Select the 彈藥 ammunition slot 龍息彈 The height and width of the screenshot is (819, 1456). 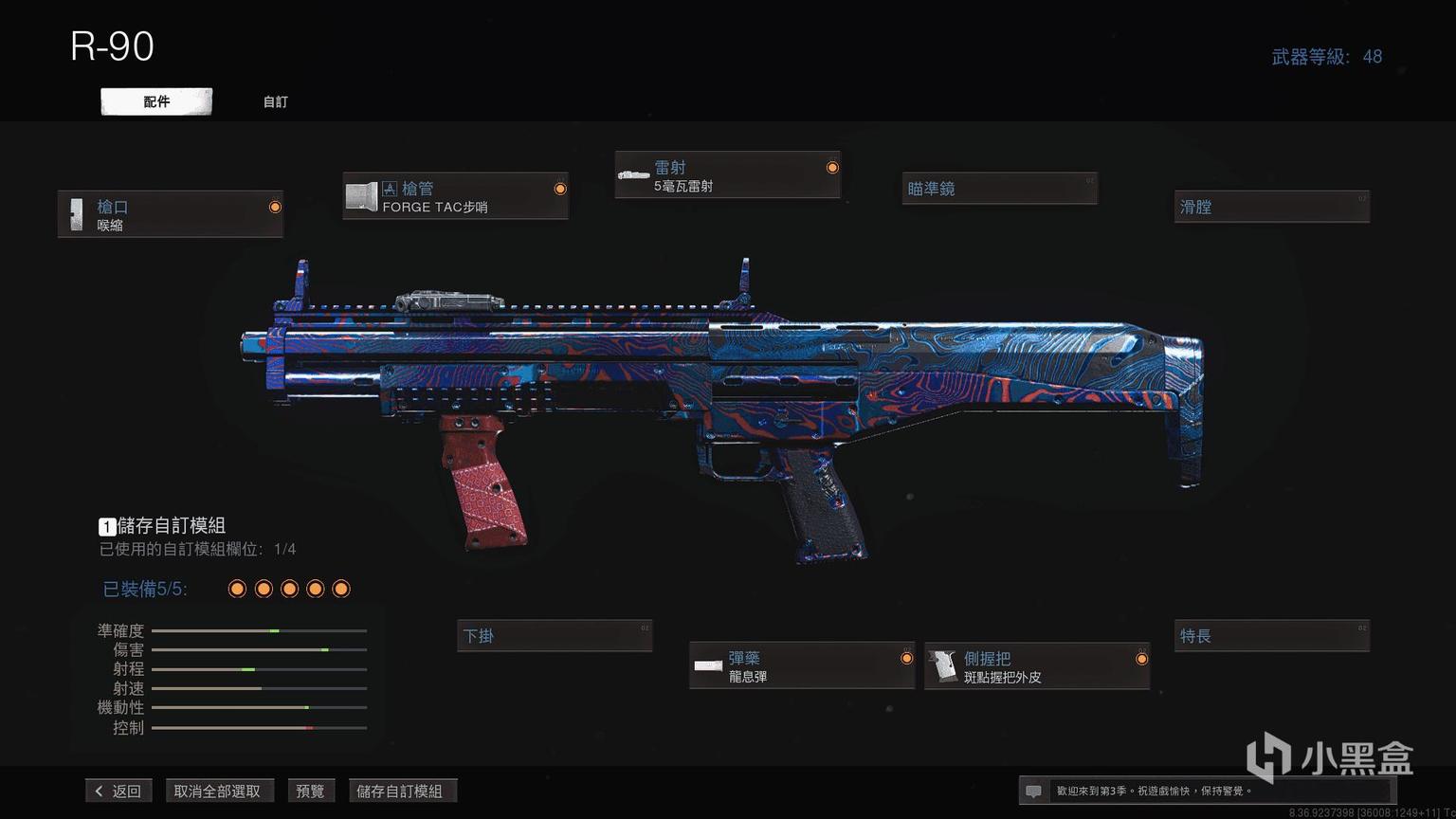(x=802, y=666)
